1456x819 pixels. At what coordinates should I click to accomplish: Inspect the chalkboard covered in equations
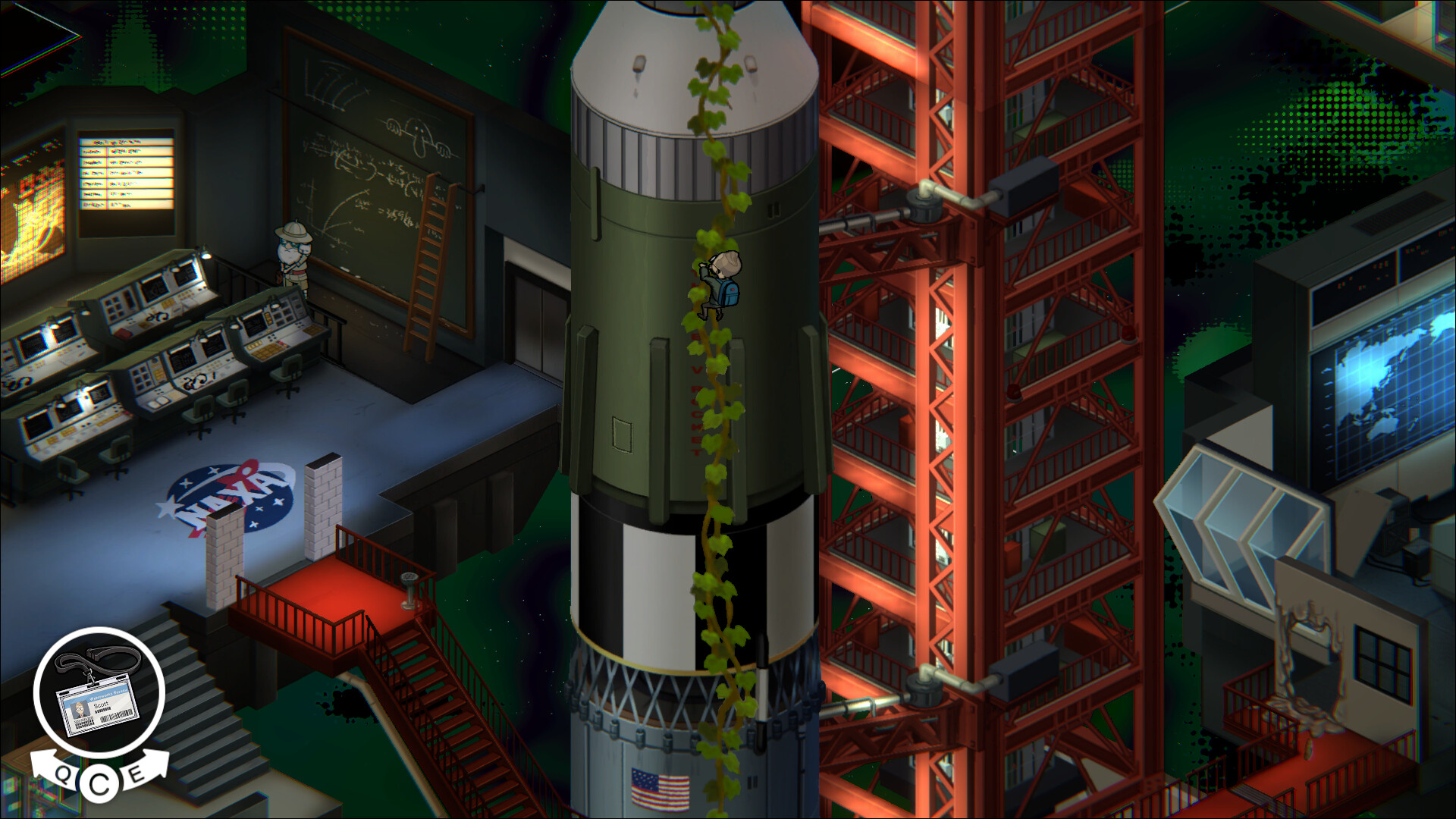pyautogui.click(x=364, y=167)
